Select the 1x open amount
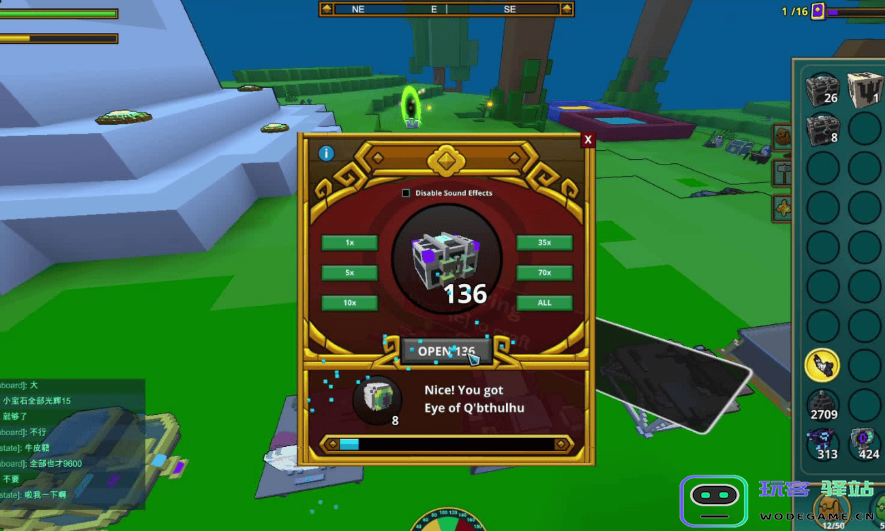 click(x=349, y=243)
